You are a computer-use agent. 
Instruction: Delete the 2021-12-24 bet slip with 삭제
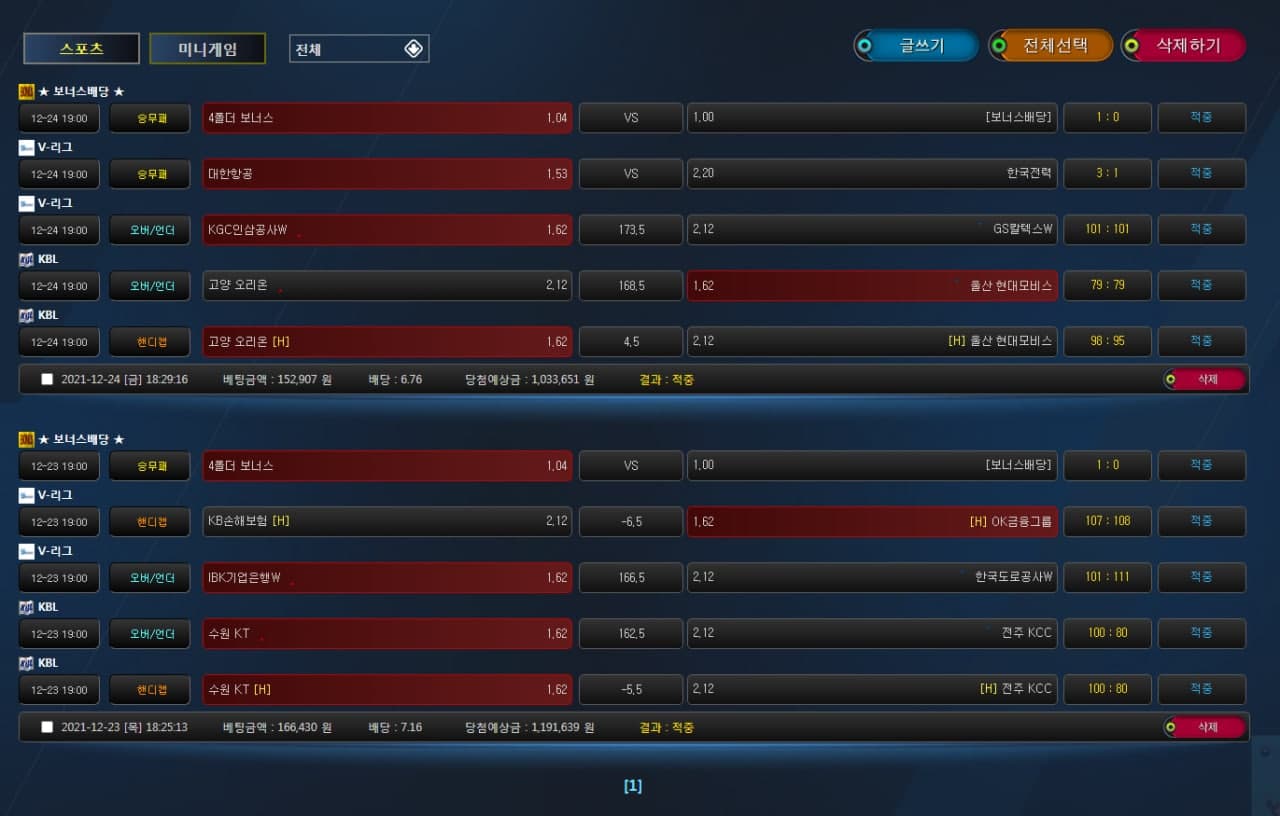coord(1206,380)
